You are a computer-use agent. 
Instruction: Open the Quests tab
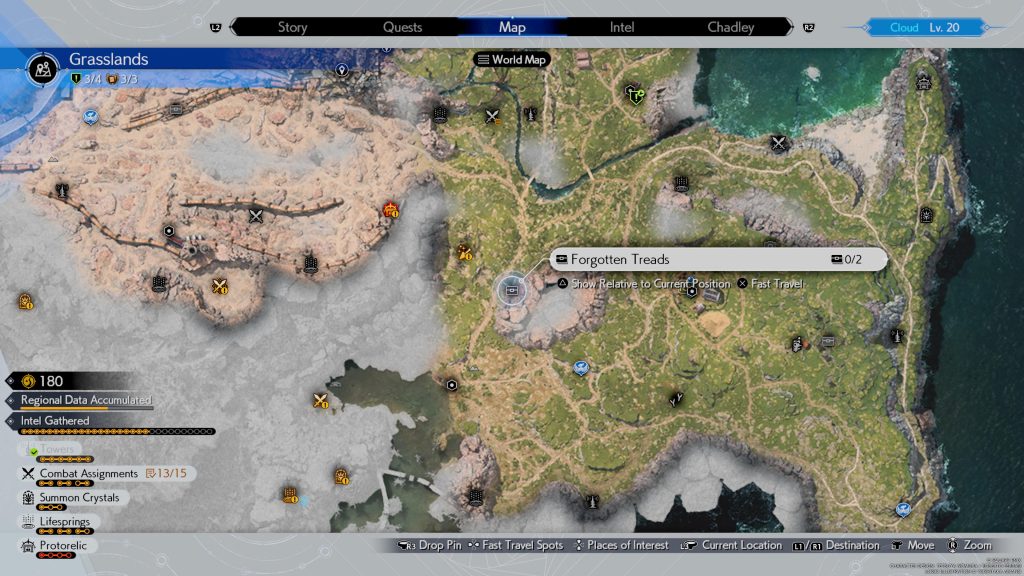402,27
